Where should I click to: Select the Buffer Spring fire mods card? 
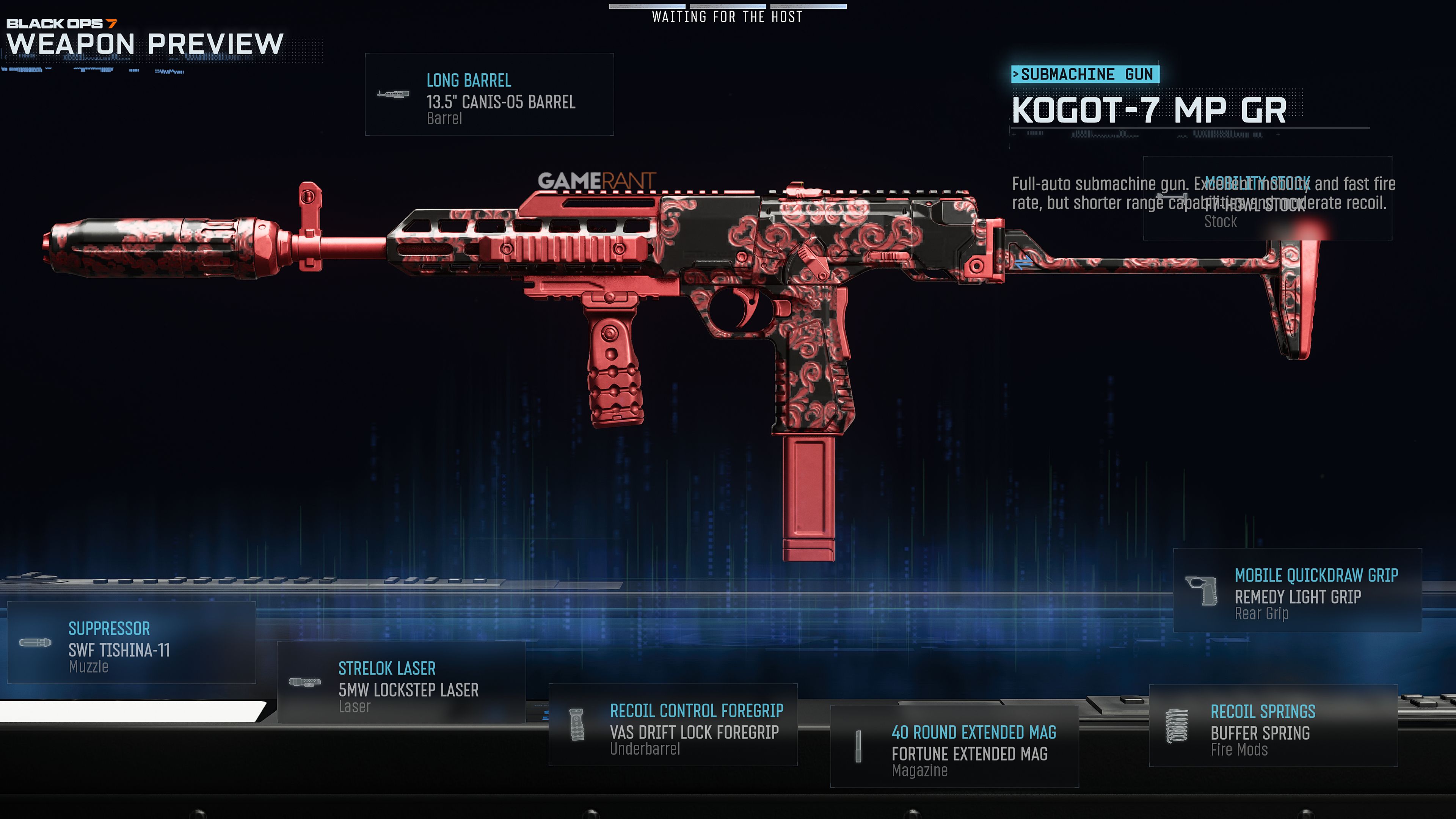point(1273,726)
